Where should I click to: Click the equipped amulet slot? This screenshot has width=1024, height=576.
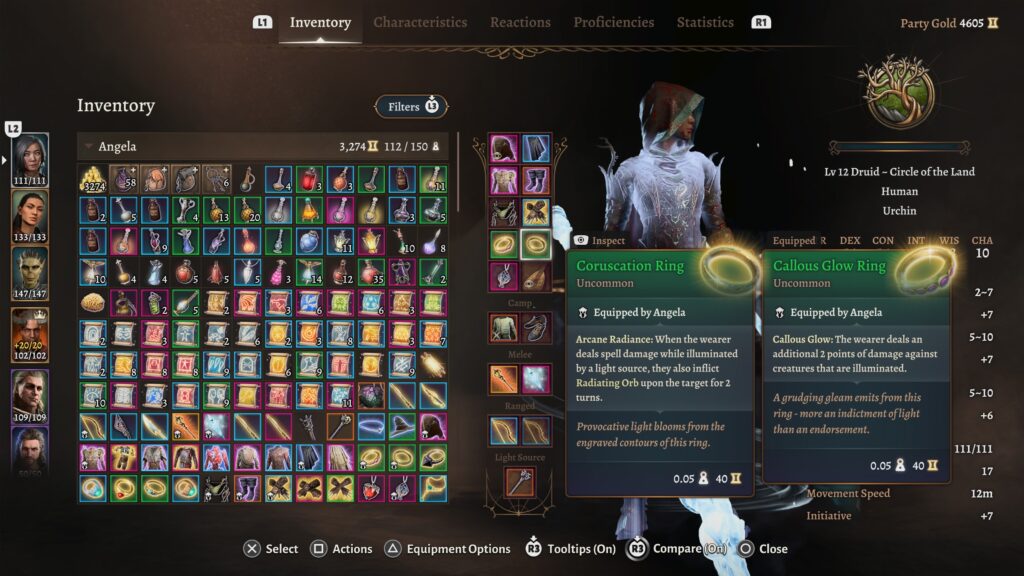(504, 276)
